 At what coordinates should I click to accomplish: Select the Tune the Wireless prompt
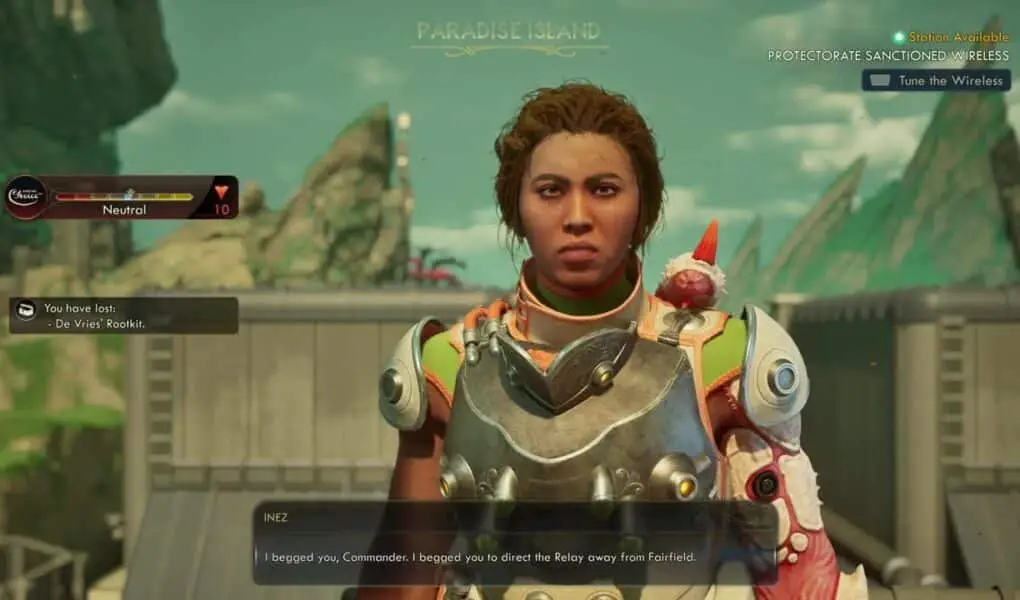tap(935, 80)
